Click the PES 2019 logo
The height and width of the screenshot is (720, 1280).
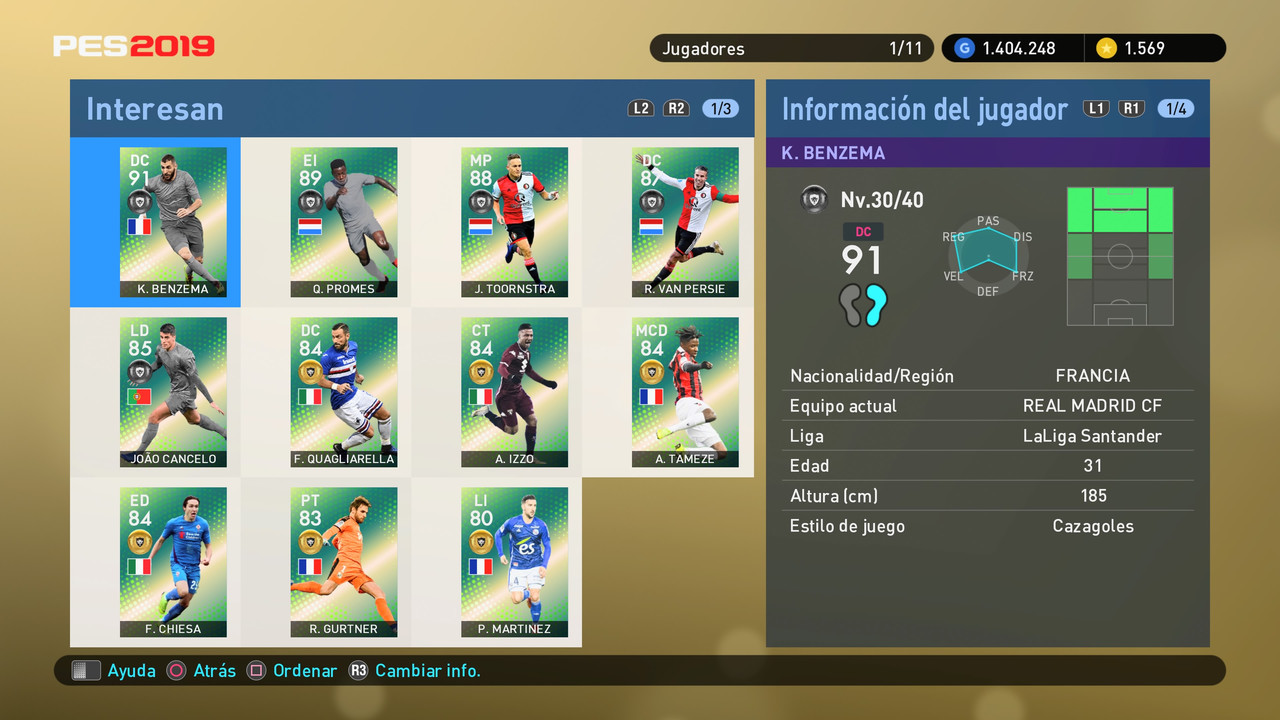click(x=135, y=45)
